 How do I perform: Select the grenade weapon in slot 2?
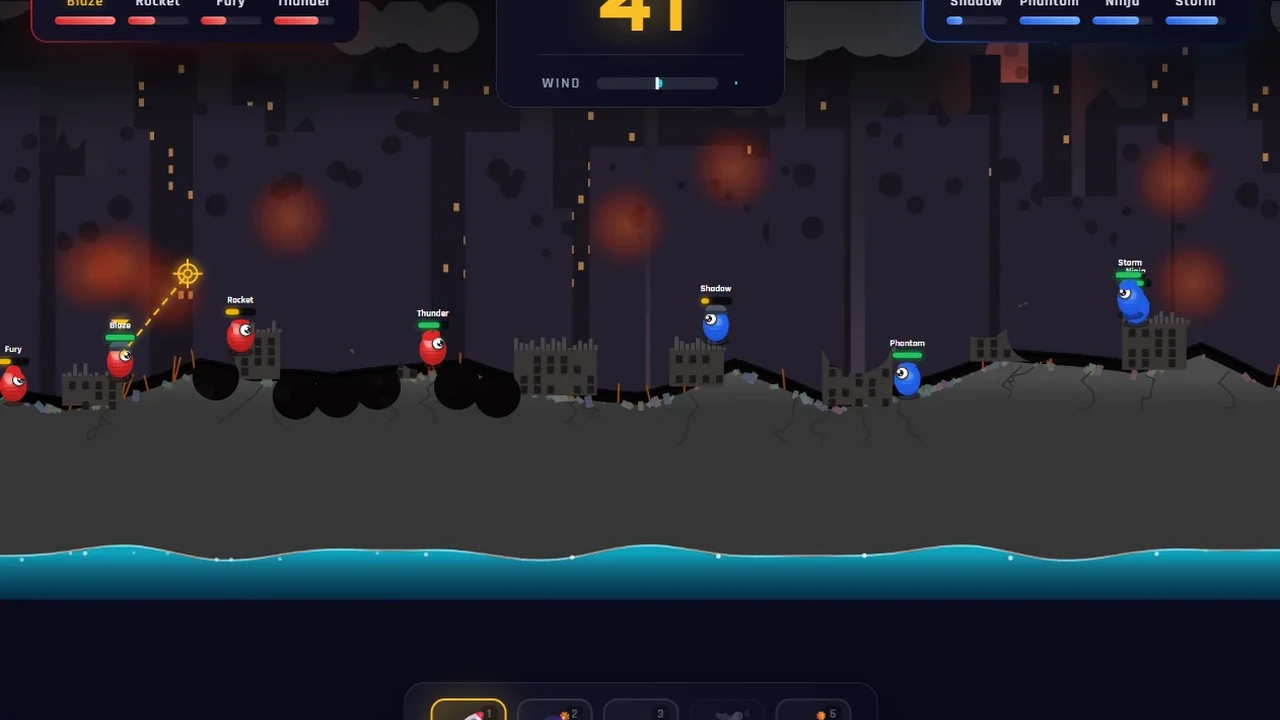click(555, 710)
